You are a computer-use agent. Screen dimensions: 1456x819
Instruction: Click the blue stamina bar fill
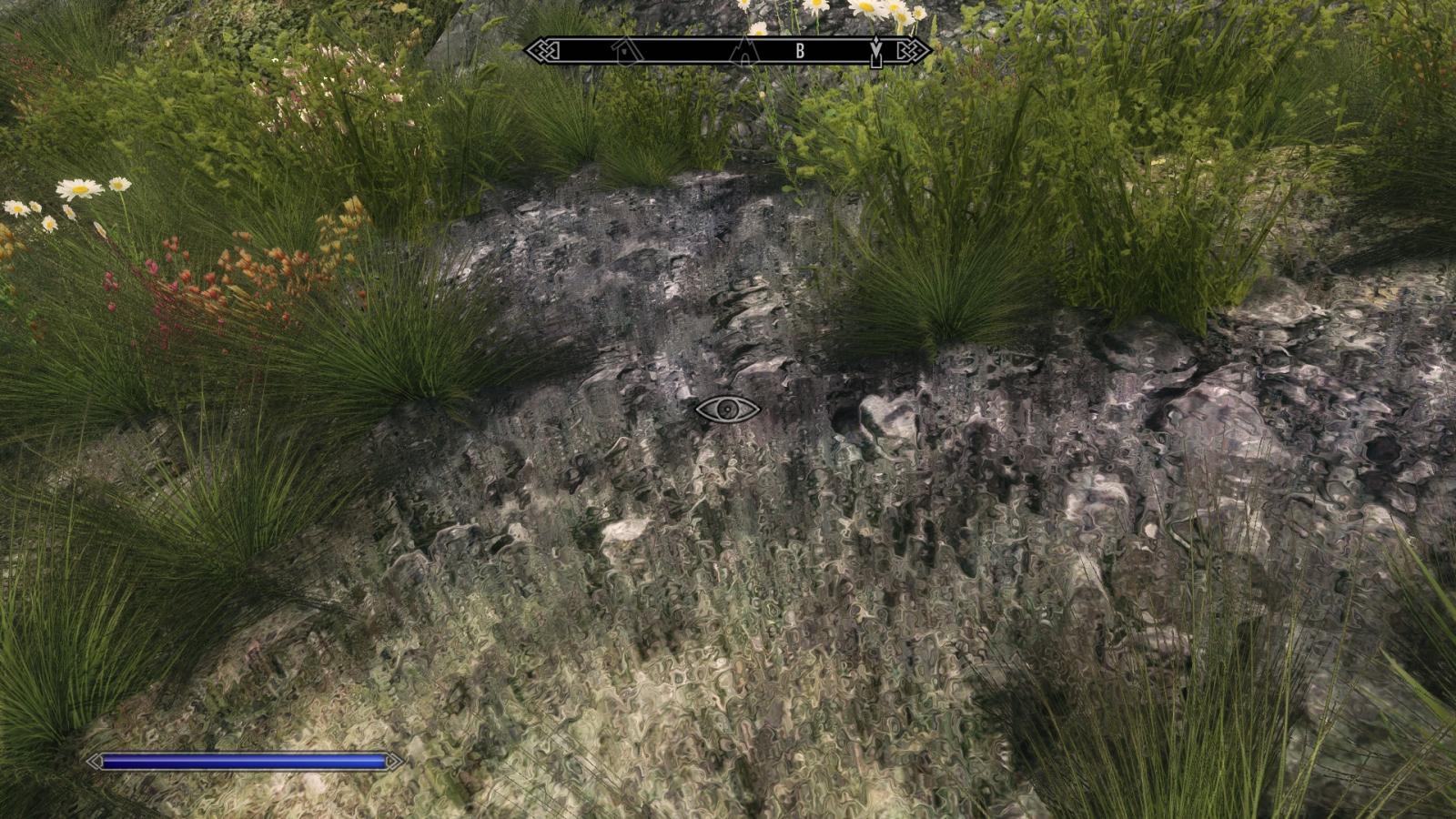click(x=241, y=761)
